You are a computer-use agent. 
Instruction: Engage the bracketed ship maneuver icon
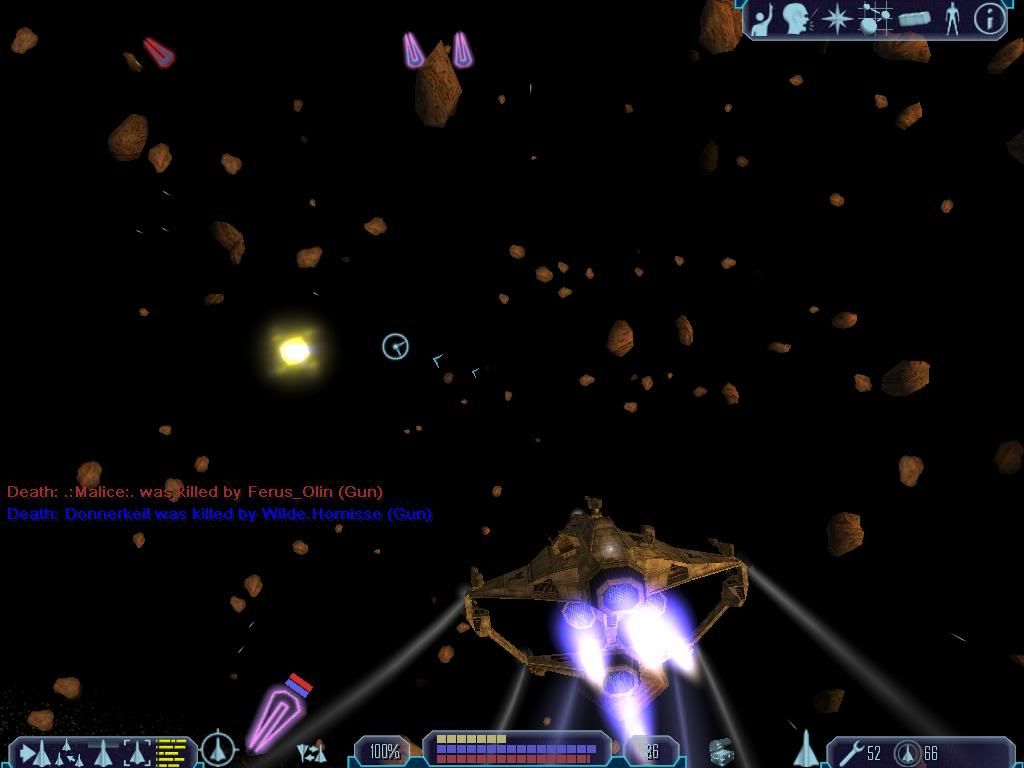(137, 751)
